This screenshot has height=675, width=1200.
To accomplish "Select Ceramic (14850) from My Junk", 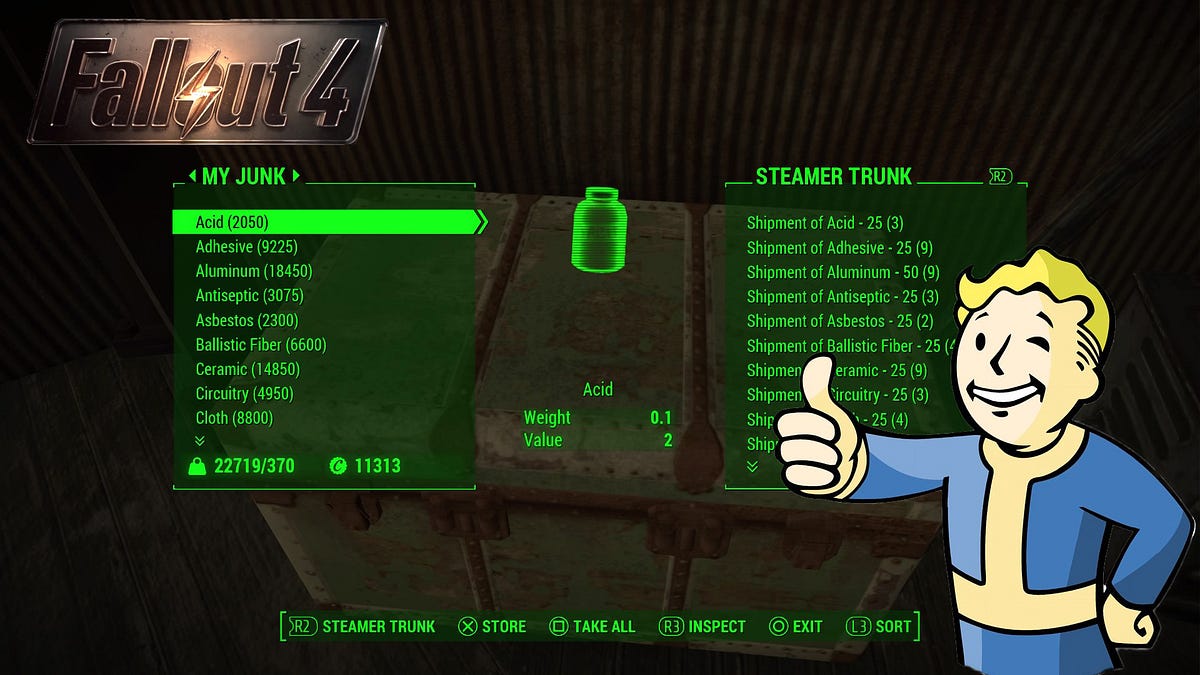I will (x=247, y=369).
